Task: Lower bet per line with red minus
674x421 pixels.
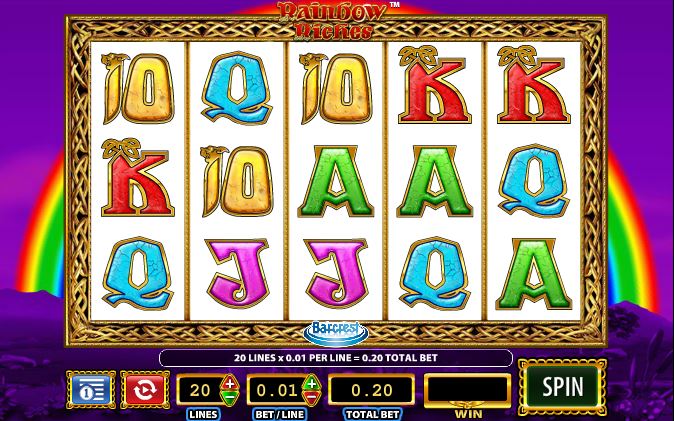Action: click(x=311, y=397)
